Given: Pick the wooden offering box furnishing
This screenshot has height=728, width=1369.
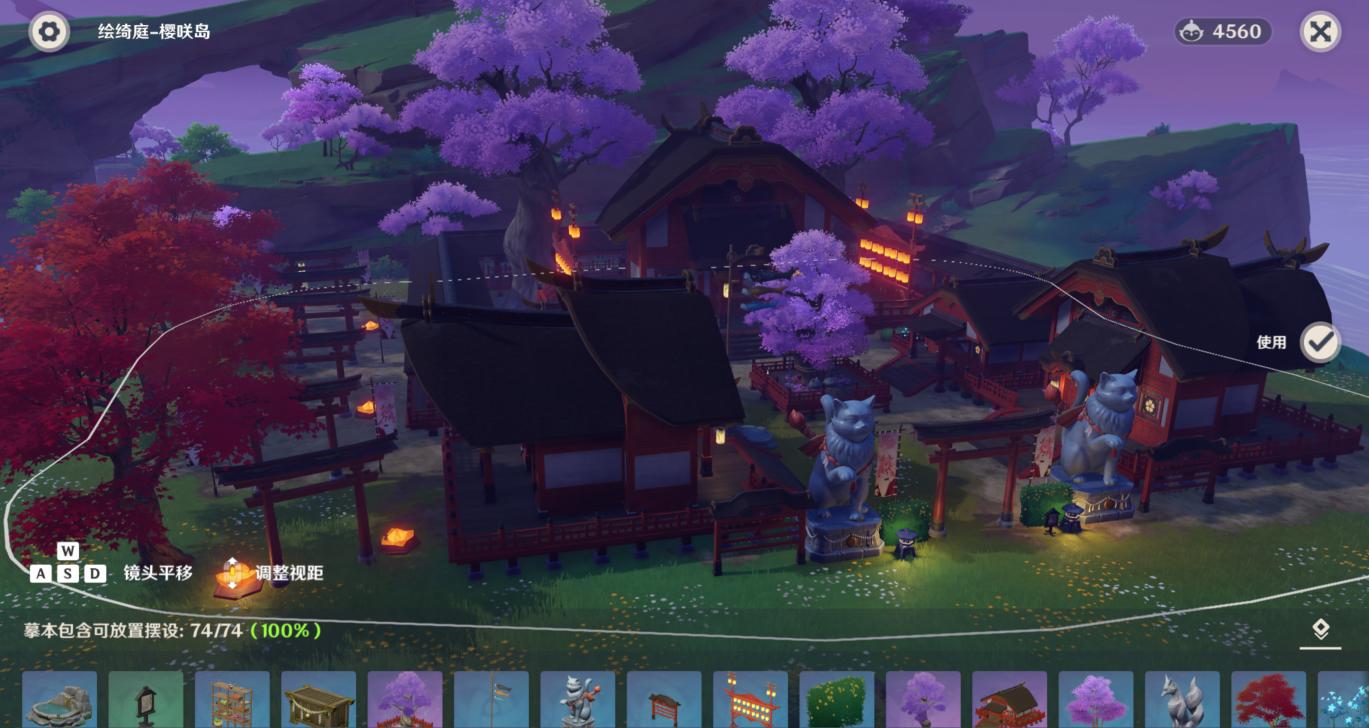Looking at the screenshot, I should [318, 700].
